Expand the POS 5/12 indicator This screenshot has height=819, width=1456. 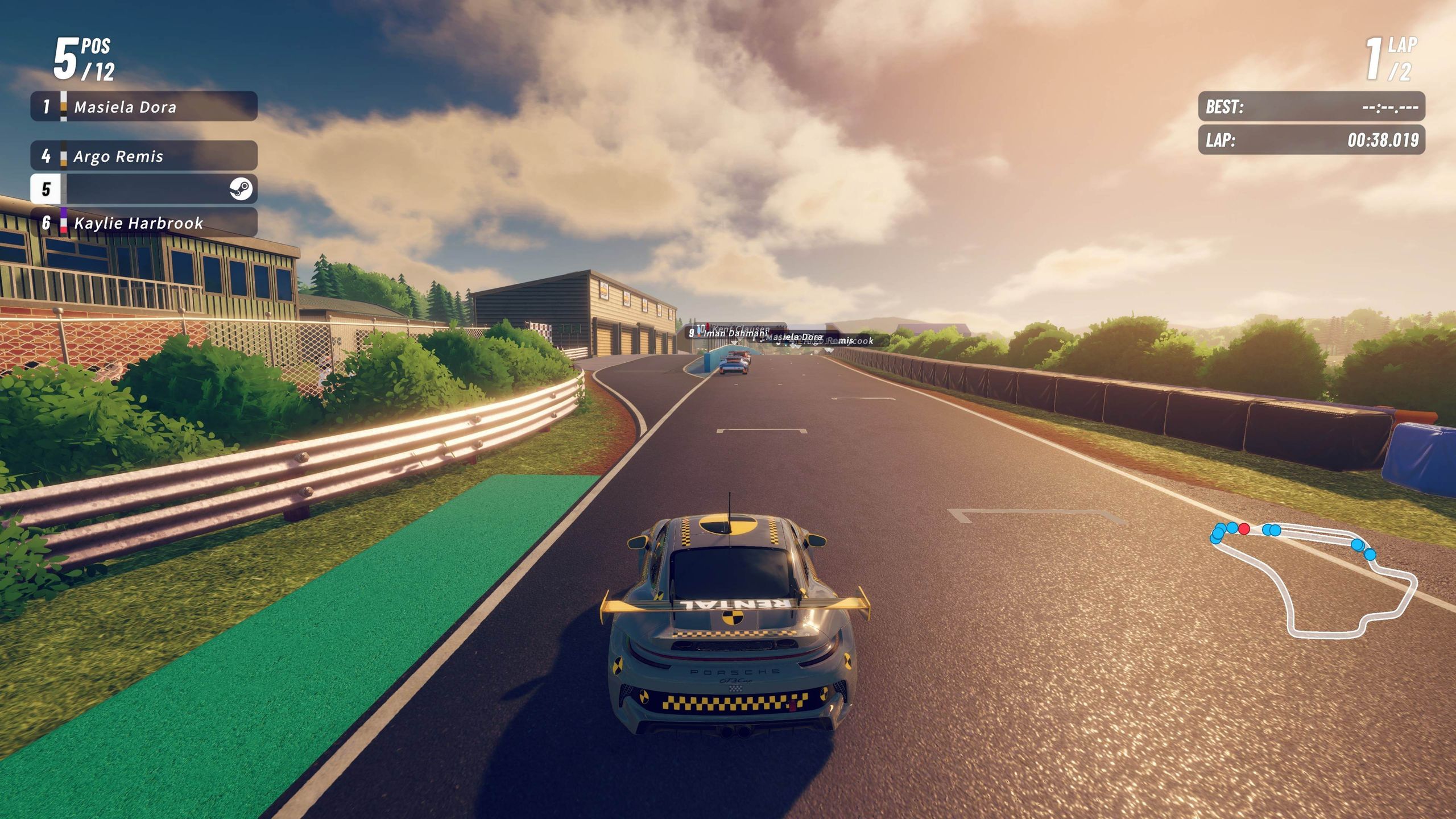click(80, 57)
